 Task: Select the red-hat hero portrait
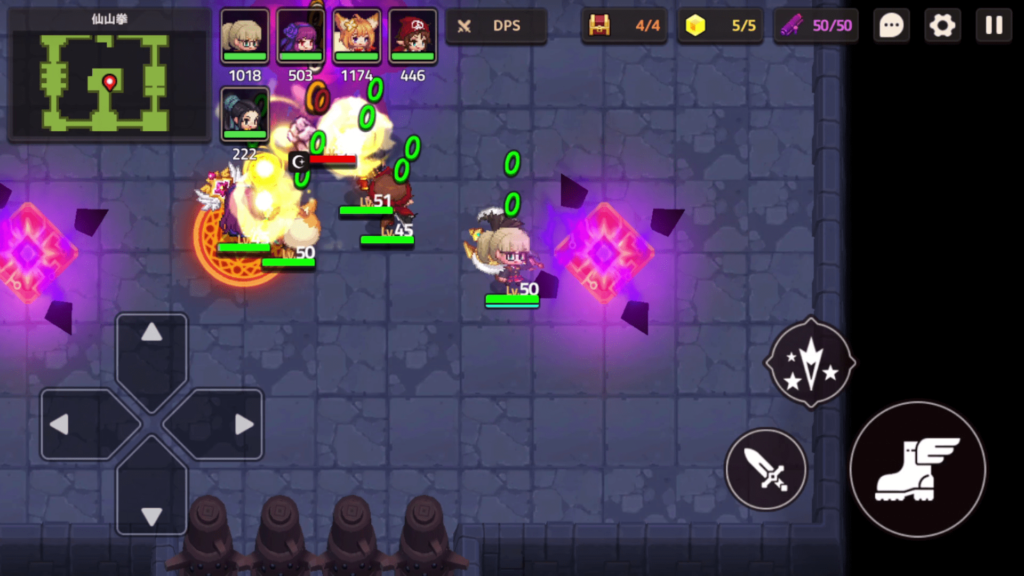[412, 36]
